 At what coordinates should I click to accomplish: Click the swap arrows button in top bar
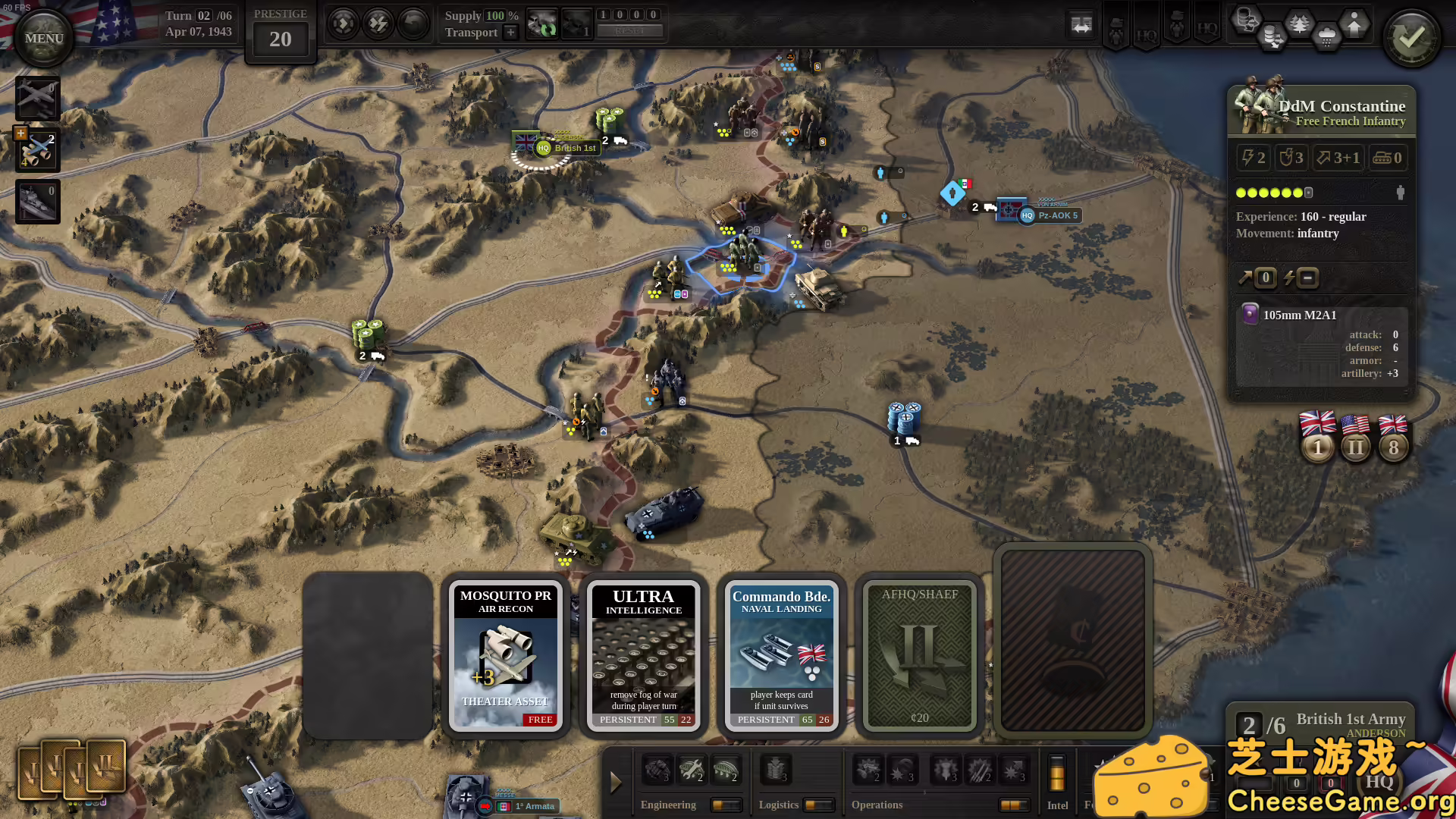pos(1081,25)
